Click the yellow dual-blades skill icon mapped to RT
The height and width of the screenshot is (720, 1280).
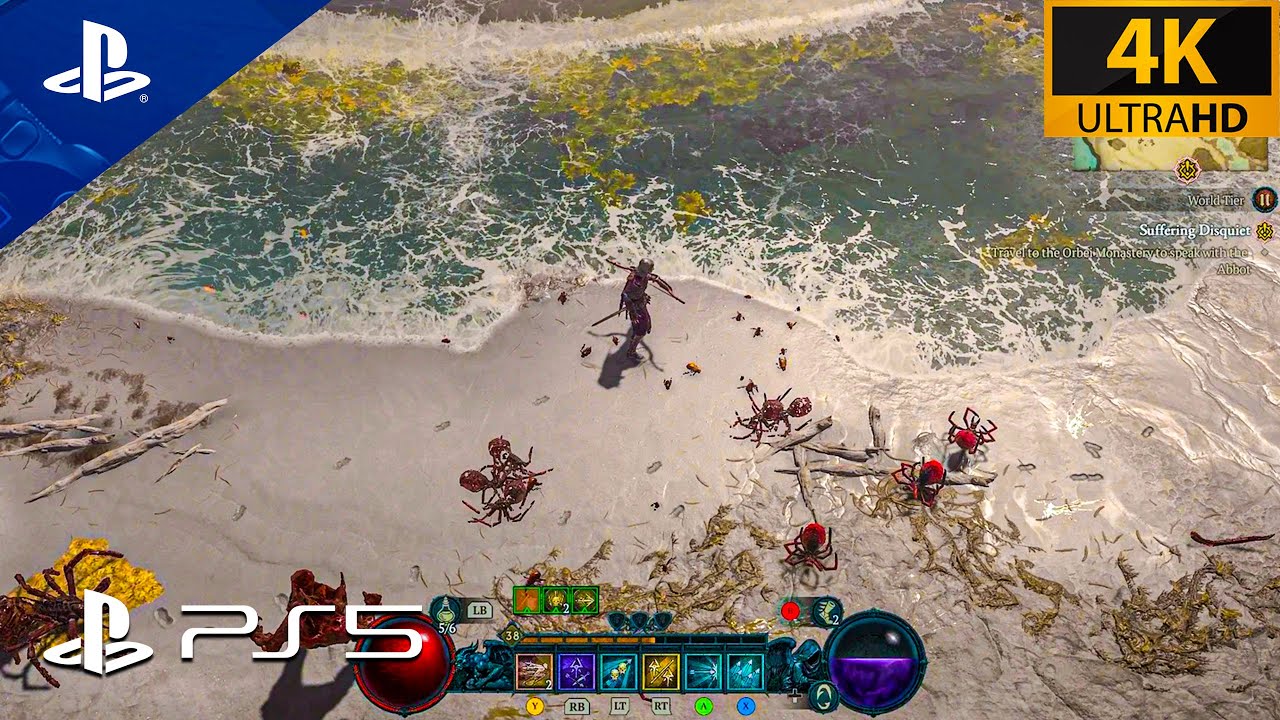tap(660, 670)
